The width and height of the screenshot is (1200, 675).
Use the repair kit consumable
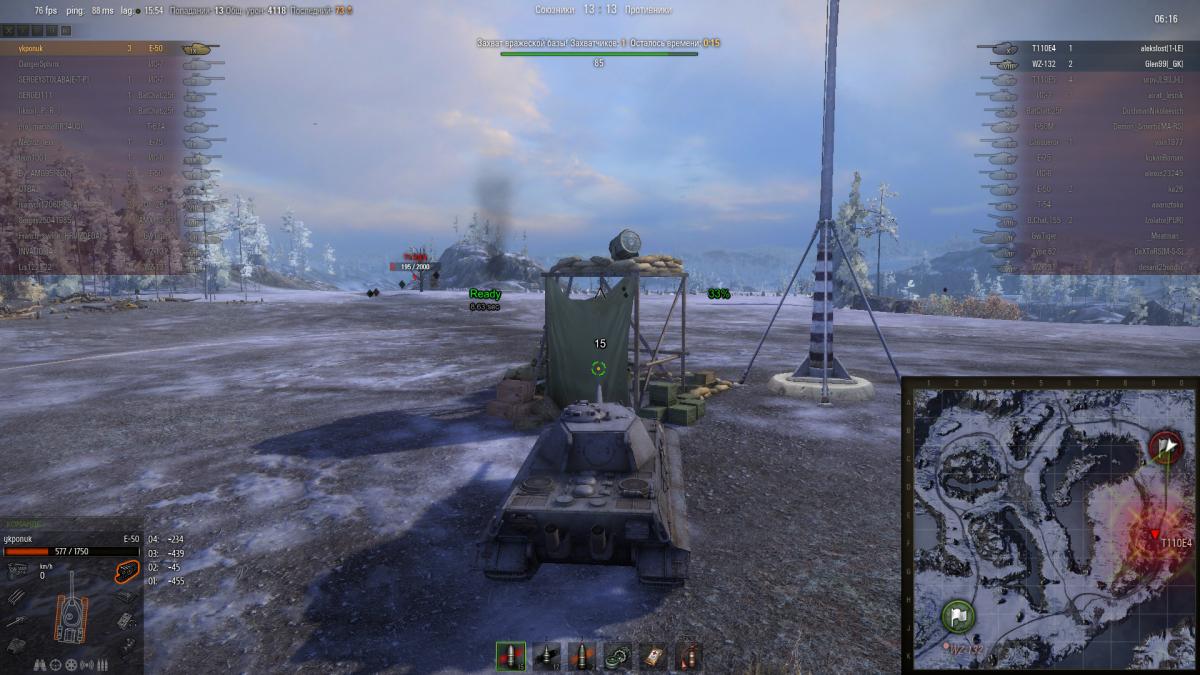tap(617, 656)
